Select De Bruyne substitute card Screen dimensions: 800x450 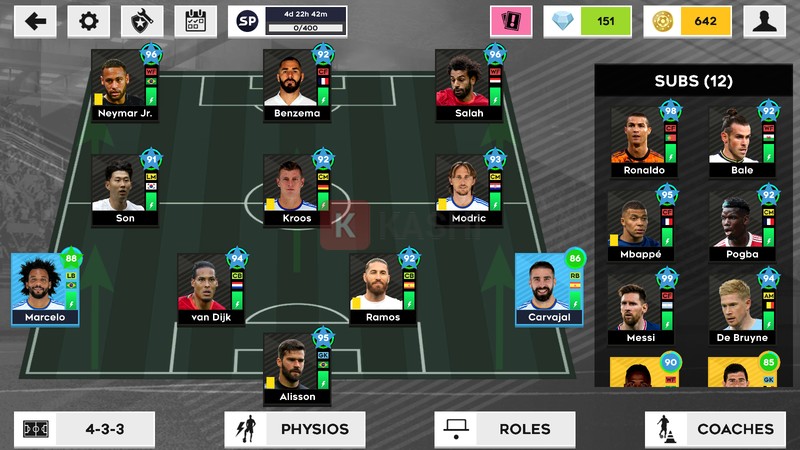pos(742,310)
